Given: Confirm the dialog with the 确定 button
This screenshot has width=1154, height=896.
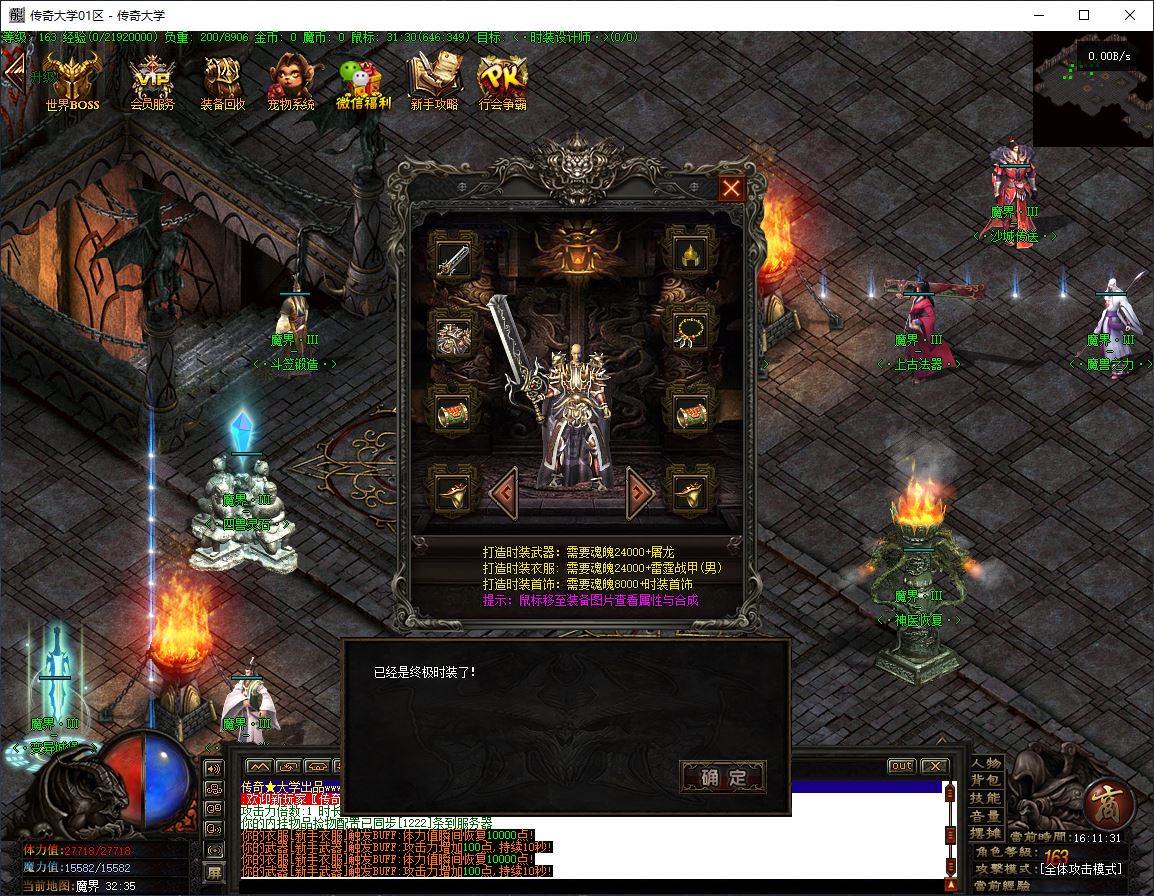Looking at the screenshot, I should click(722, 777).
